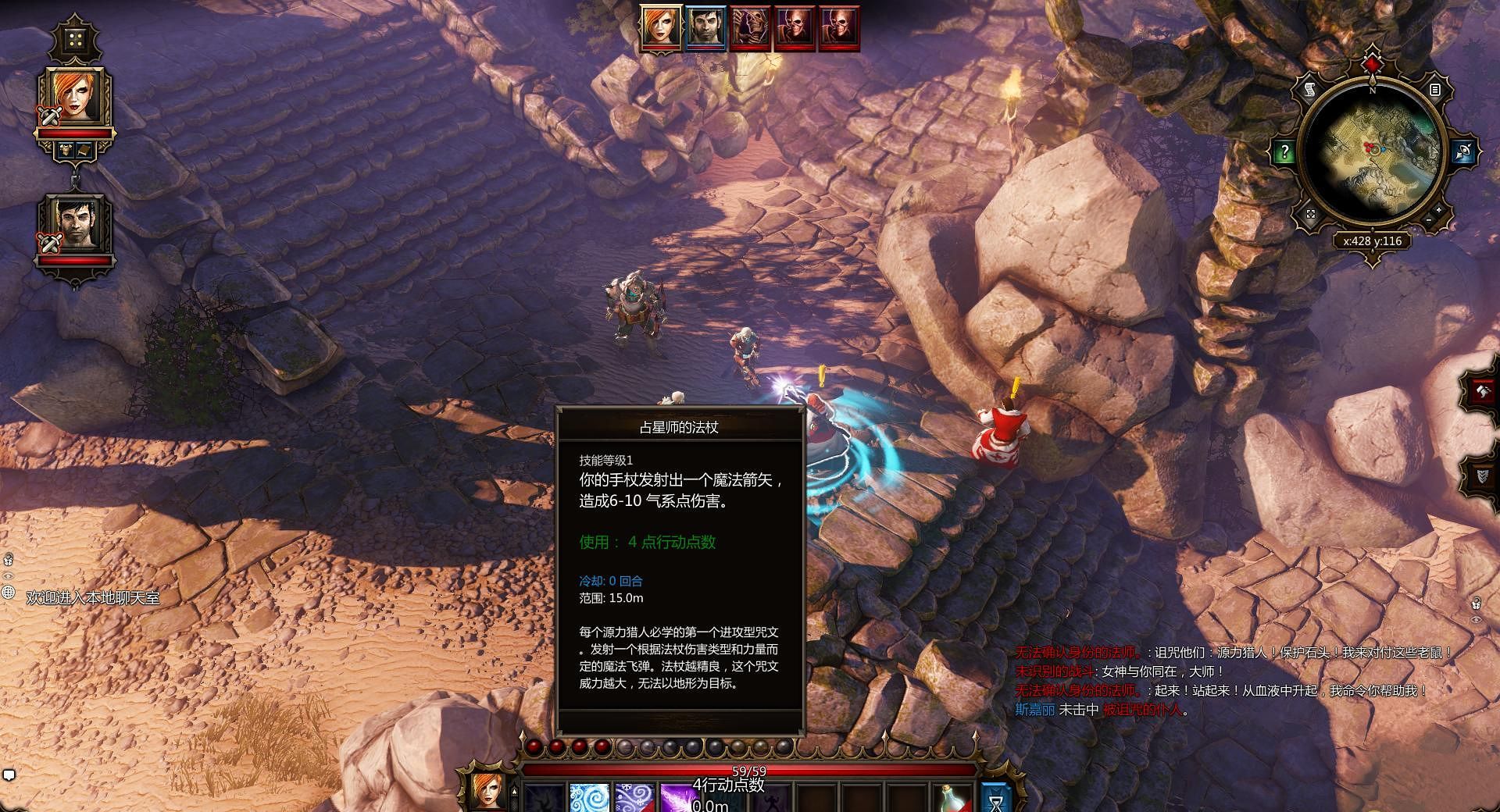End turn with the hourglass button

click(x=995, y=796)
